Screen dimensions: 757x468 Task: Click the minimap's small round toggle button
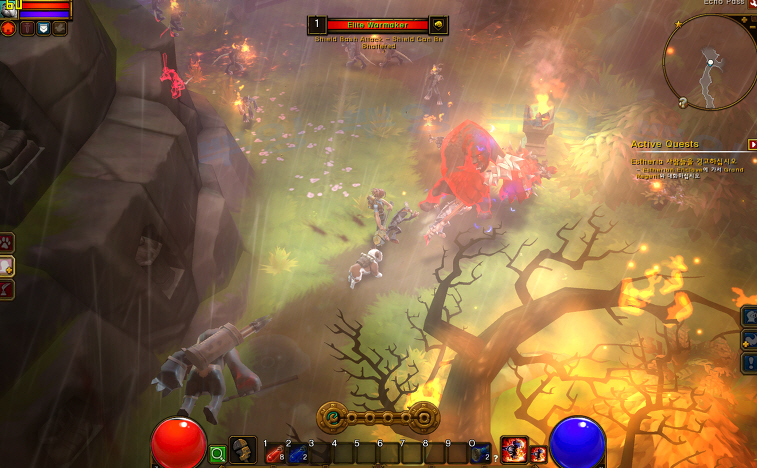click(x=682, y=101)
